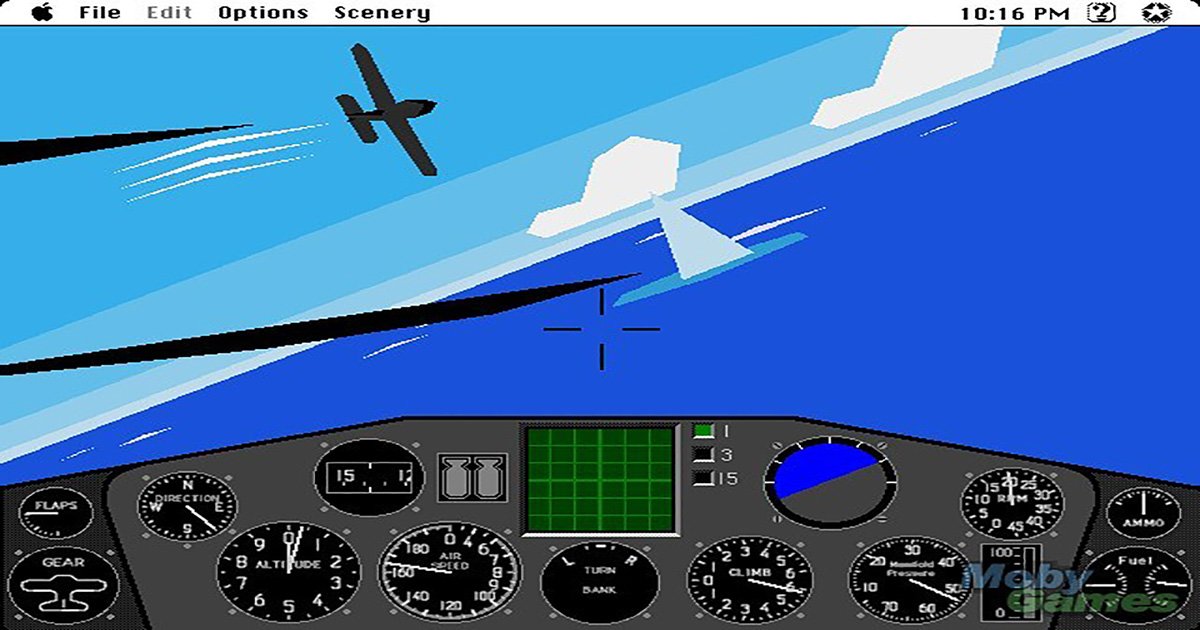The height and width of the screenshot is (630, 1200).
Task: Open the question mark Help menu
Action: coord(1102,13)
